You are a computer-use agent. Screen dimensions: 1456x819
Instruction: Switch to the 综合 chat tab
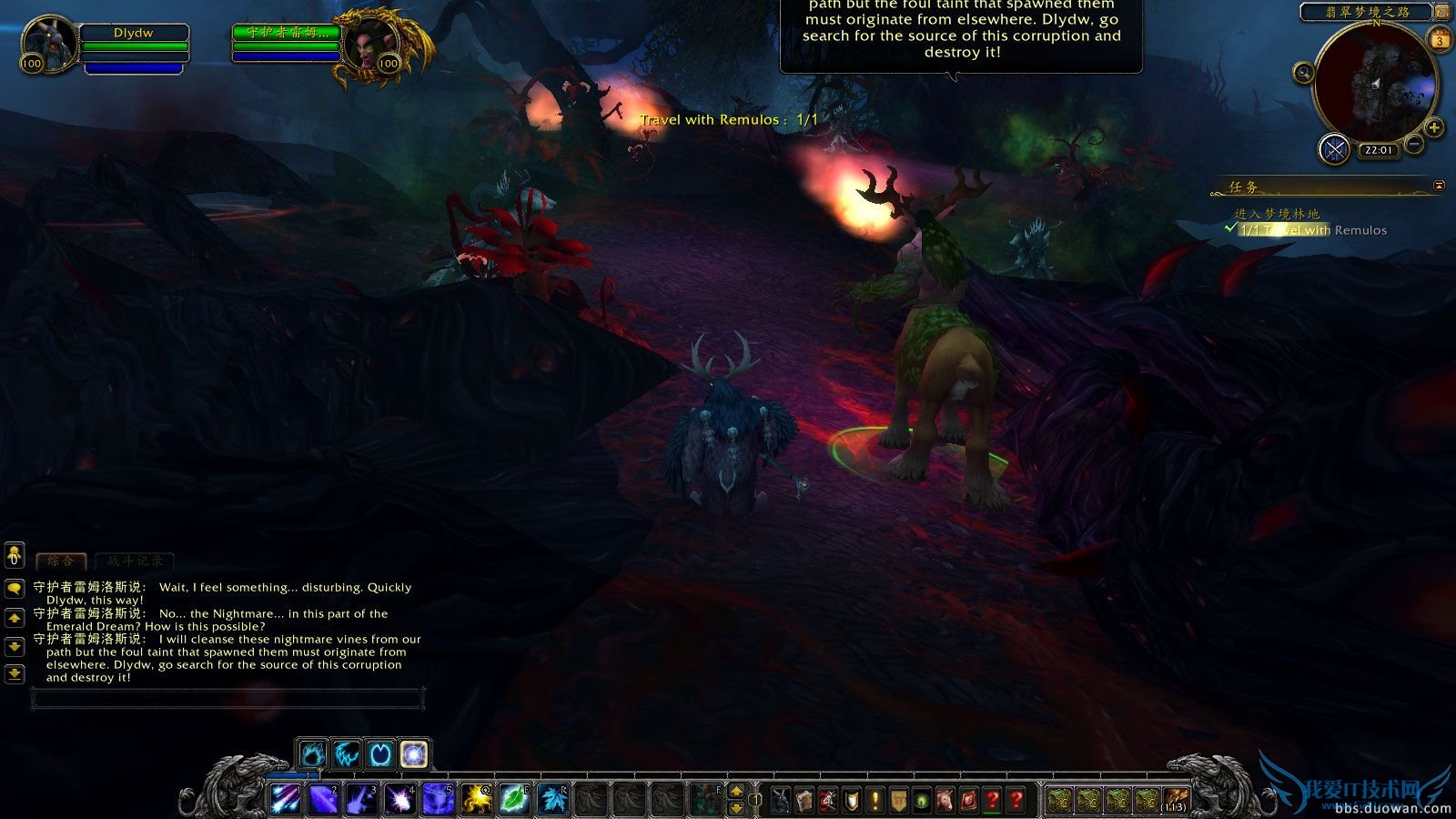[59, 562]
